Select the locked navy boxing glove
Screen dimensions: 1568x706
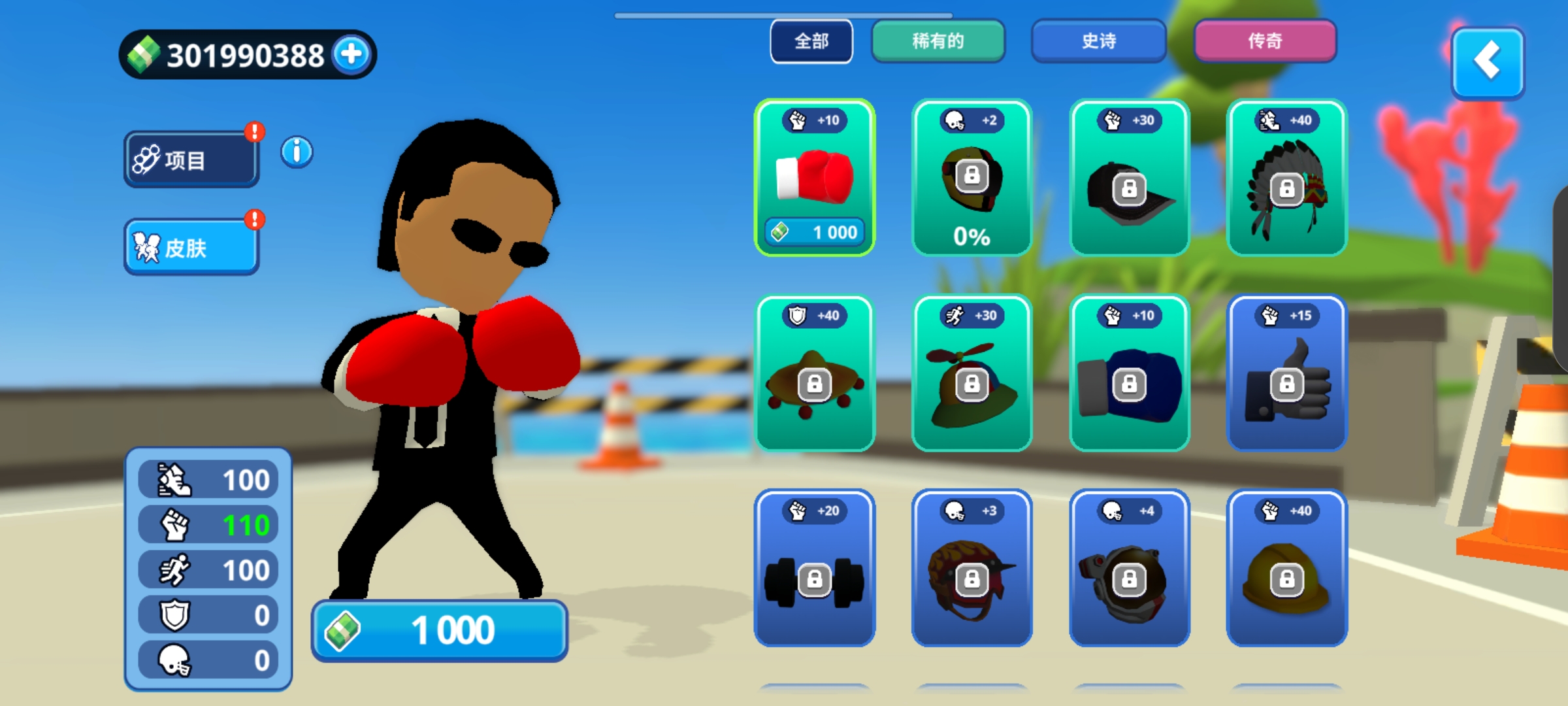coord(1130,373)
